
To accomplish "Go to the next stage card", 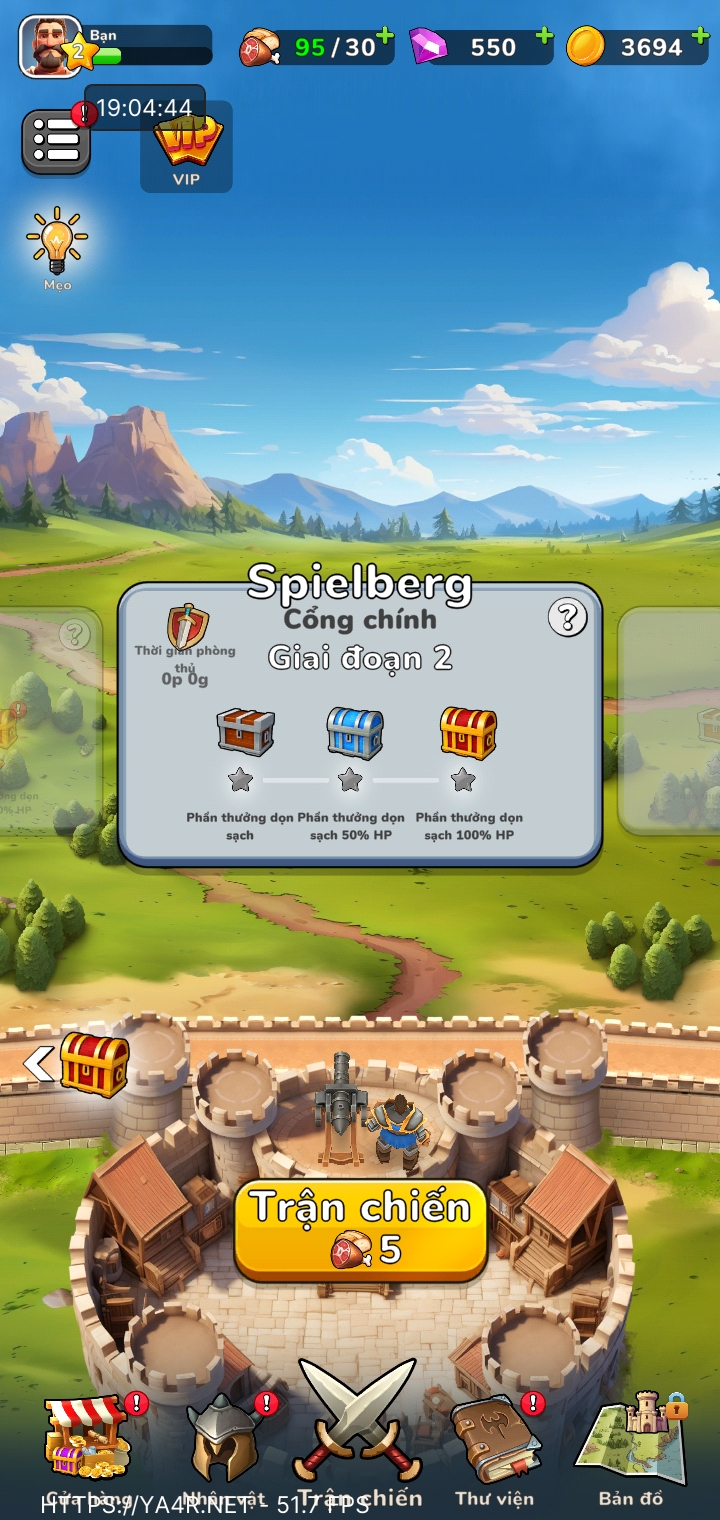I will coord(670,720).
